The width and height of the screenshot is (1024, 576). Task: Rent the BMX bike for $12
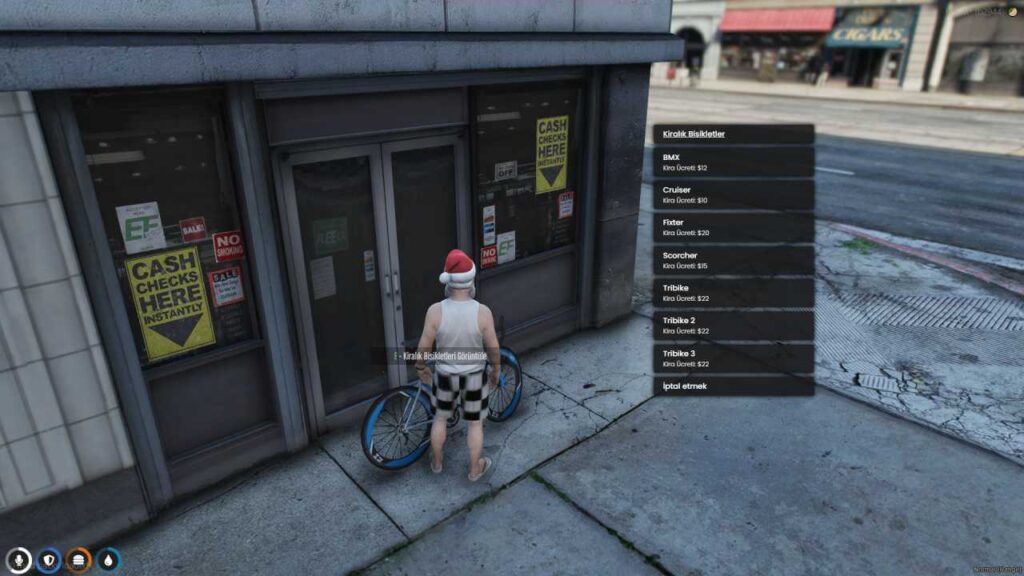pyautogui.click(x=733, y=162)
